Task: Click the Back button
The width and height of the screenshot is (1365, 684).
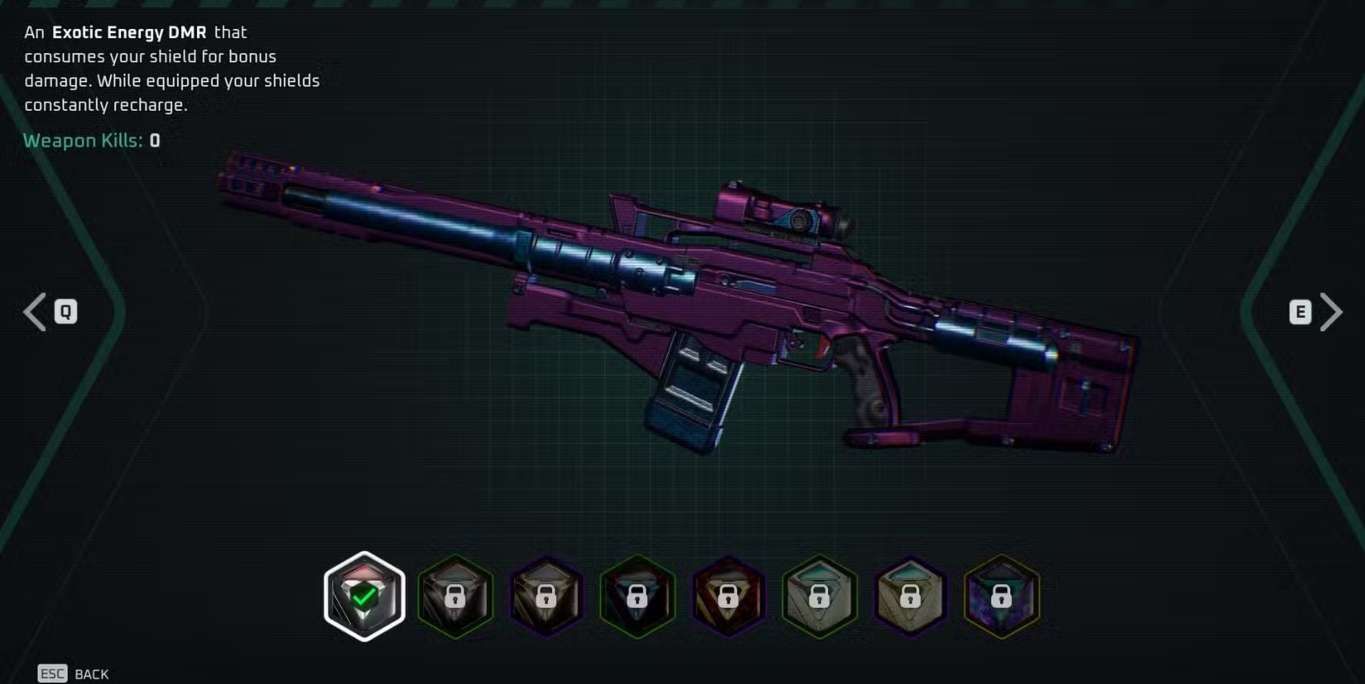Action: tap(74, 674)
